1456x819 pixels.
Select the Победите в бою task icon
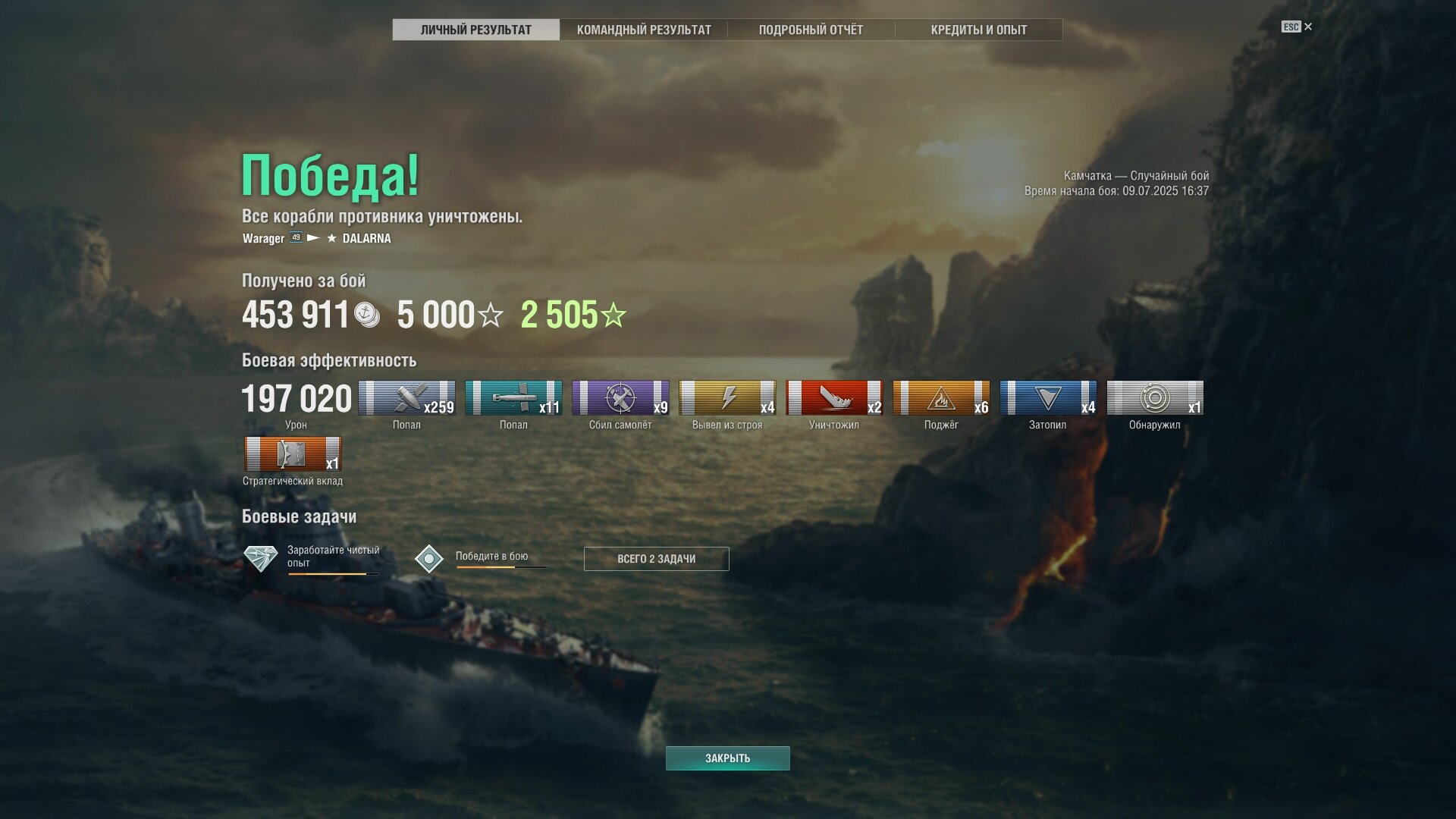[429, 559]
